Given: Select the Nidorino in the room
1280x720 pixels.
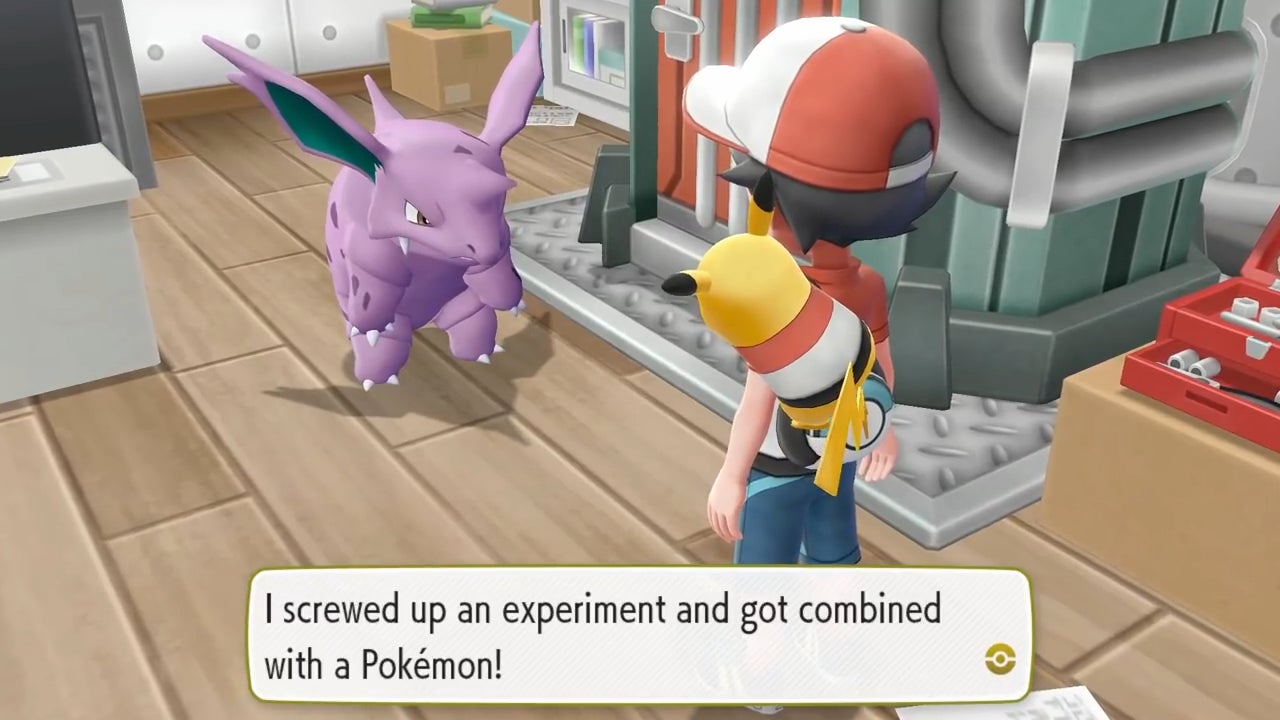Looking at the screenshot, I should pos(390,240).
